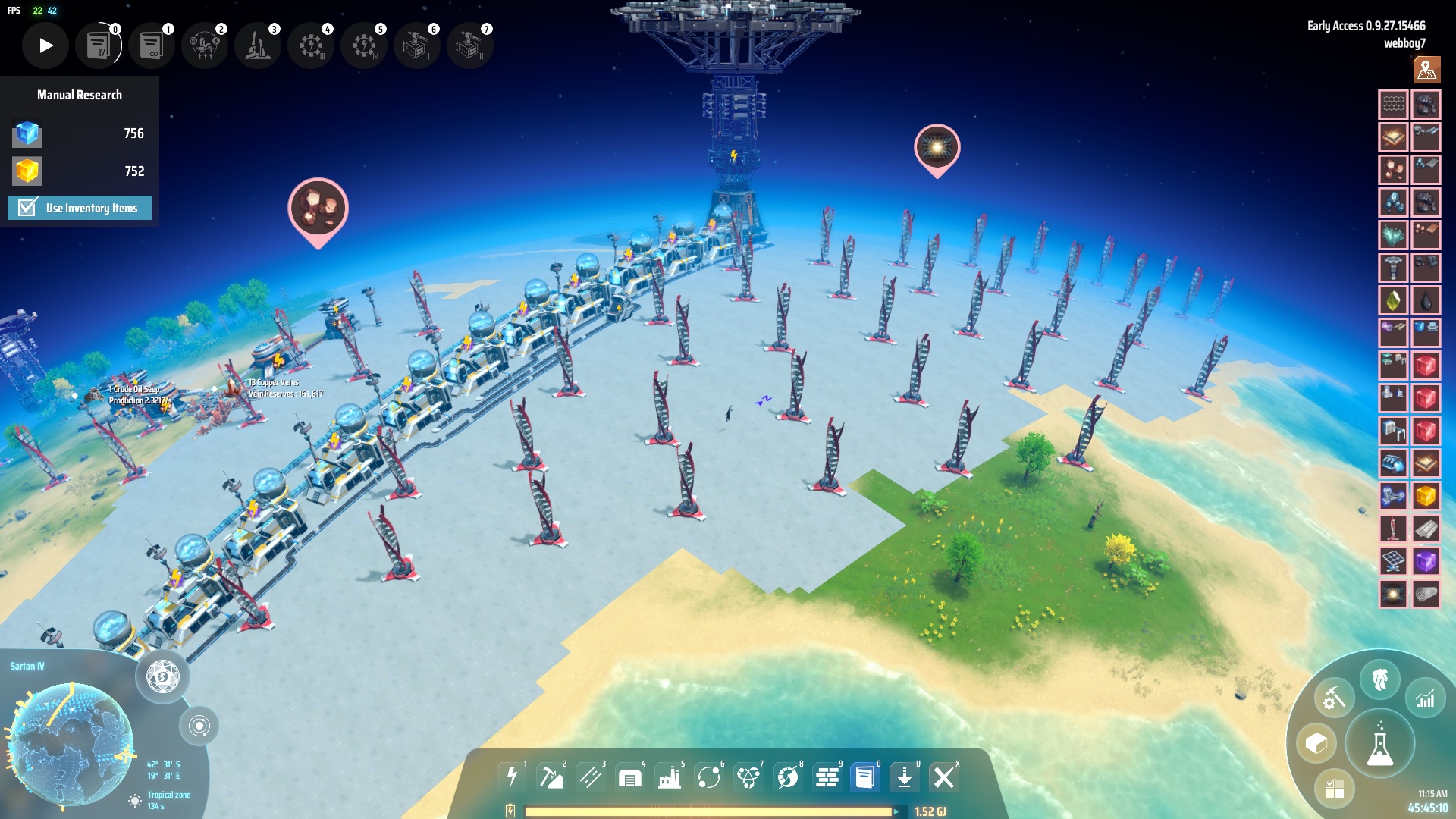Viewport: 1456px width, 819px height.
Task: Open the statistics bar chart panel
Action: 1426,698
